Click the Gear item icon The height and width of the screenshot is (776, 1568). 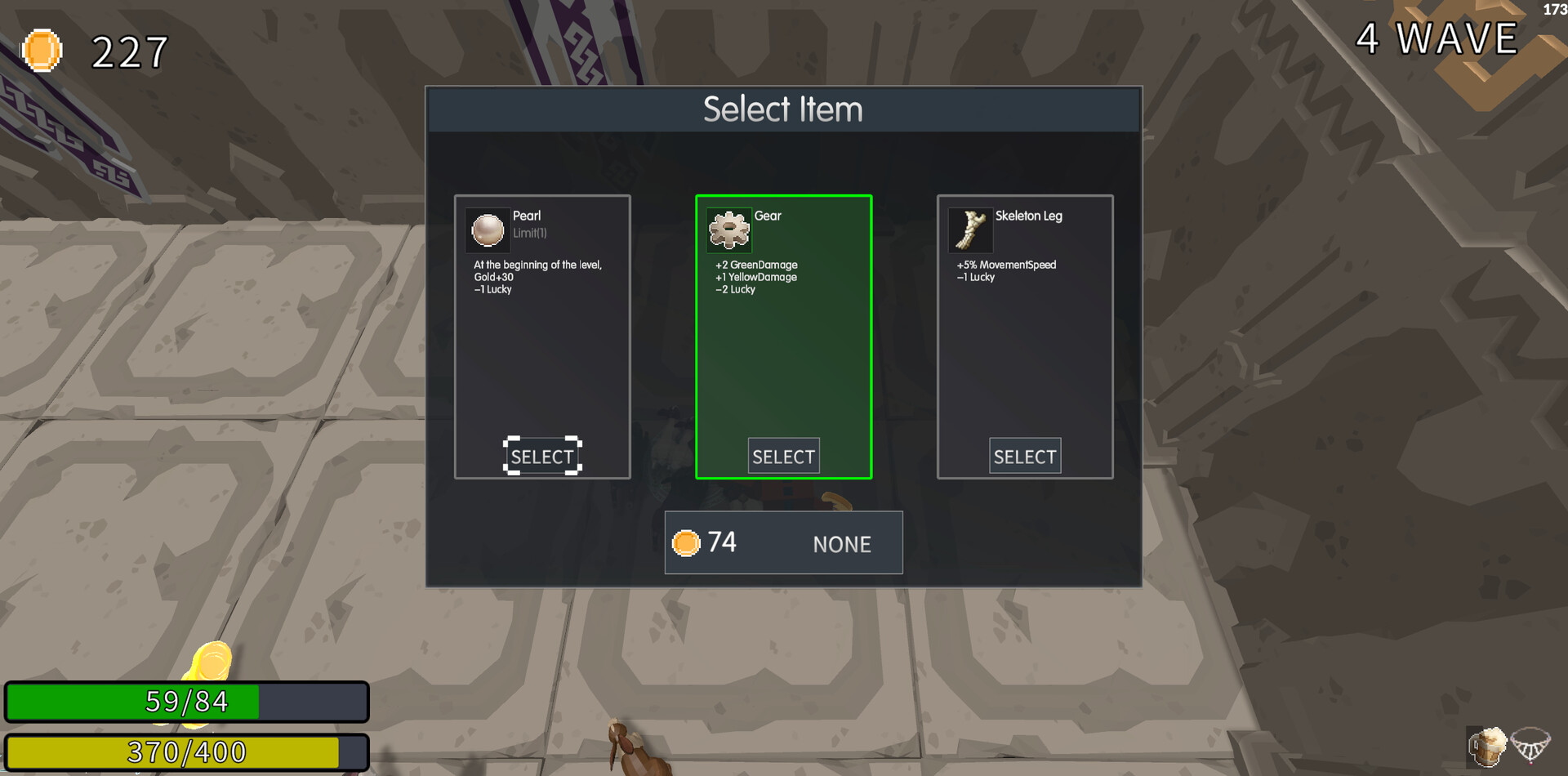[x=728, y=230]
